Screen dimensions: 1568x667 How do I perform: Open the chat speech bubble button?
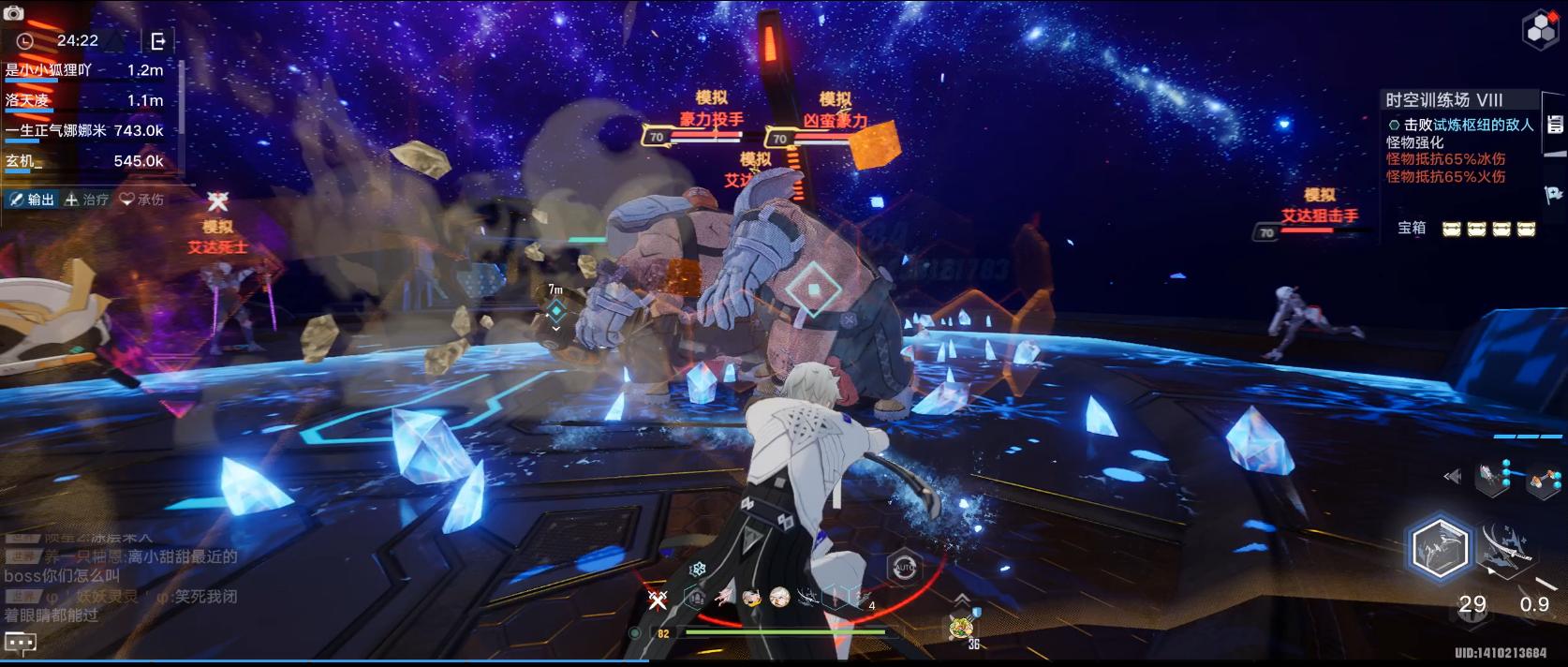click(x=21, y=643)
